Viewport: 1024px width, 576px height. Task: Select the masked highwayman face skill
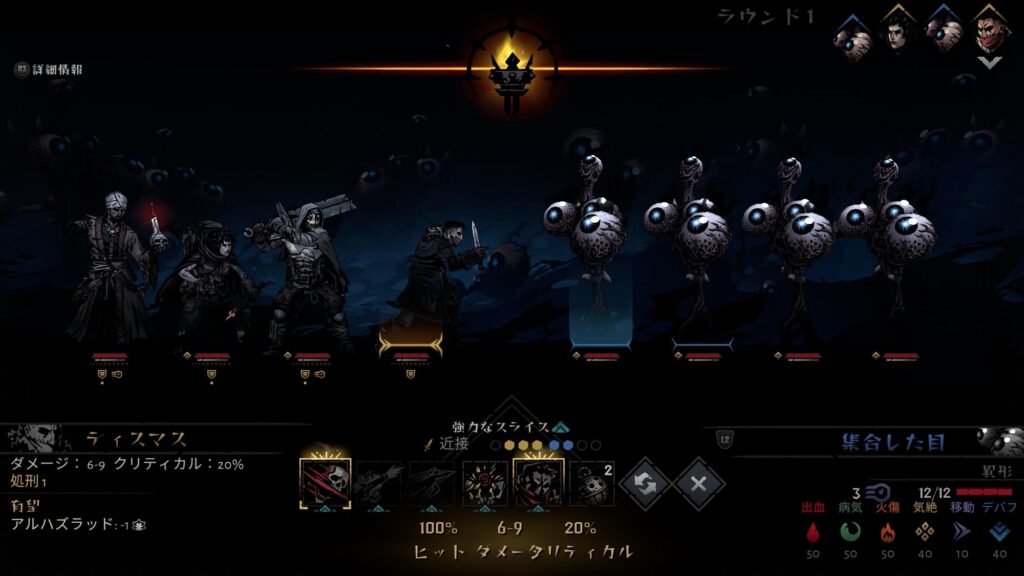coord(538,483)
